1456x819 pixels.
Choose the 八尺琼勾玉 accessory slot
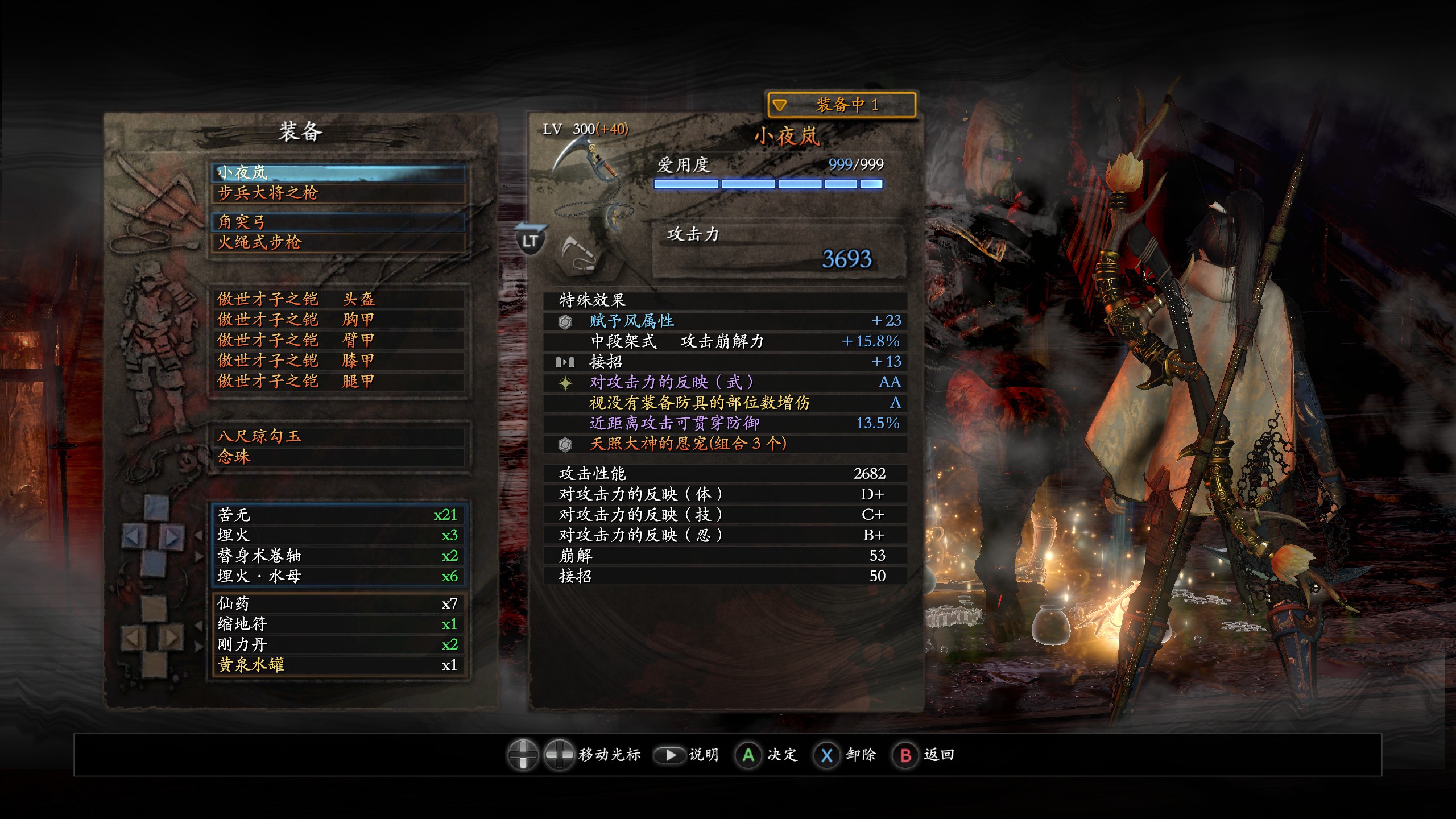click(339, 436)
